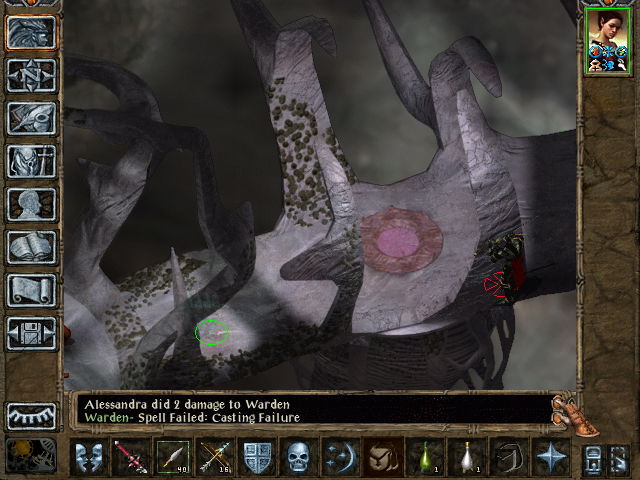Open the journal from the sidebar
Screen dimensions: 640x480
tap(31, 118)
